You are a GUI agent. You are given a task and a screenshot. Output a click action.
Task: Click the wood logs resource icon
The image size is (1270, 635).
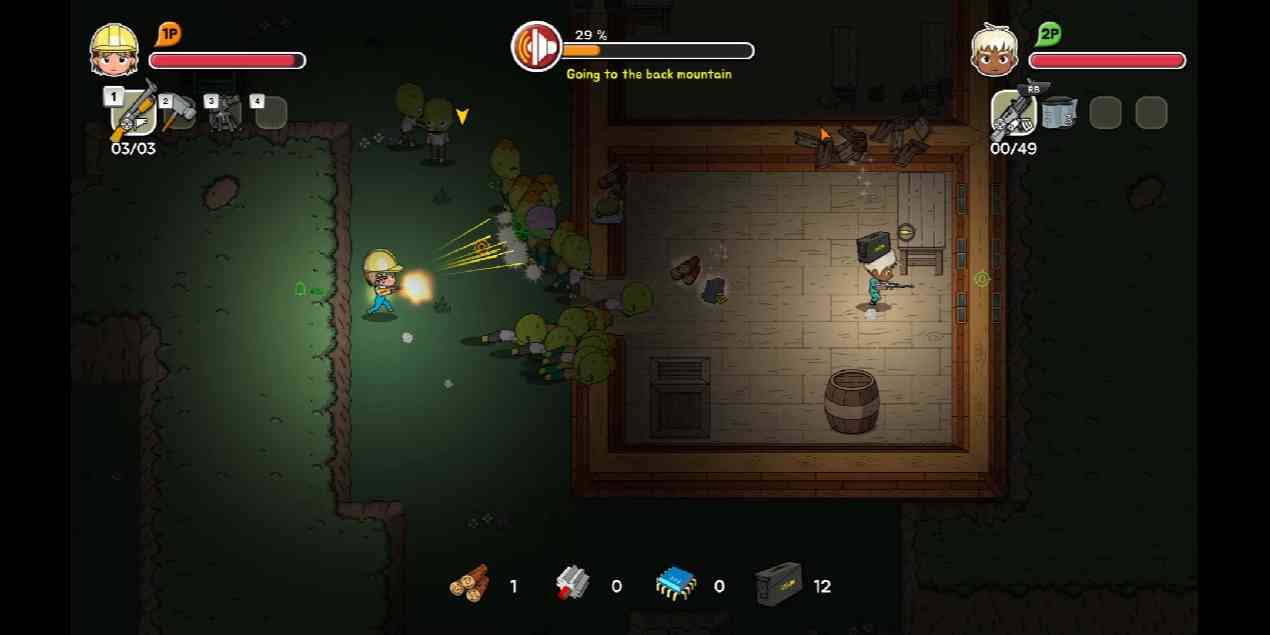pos(469,584)
